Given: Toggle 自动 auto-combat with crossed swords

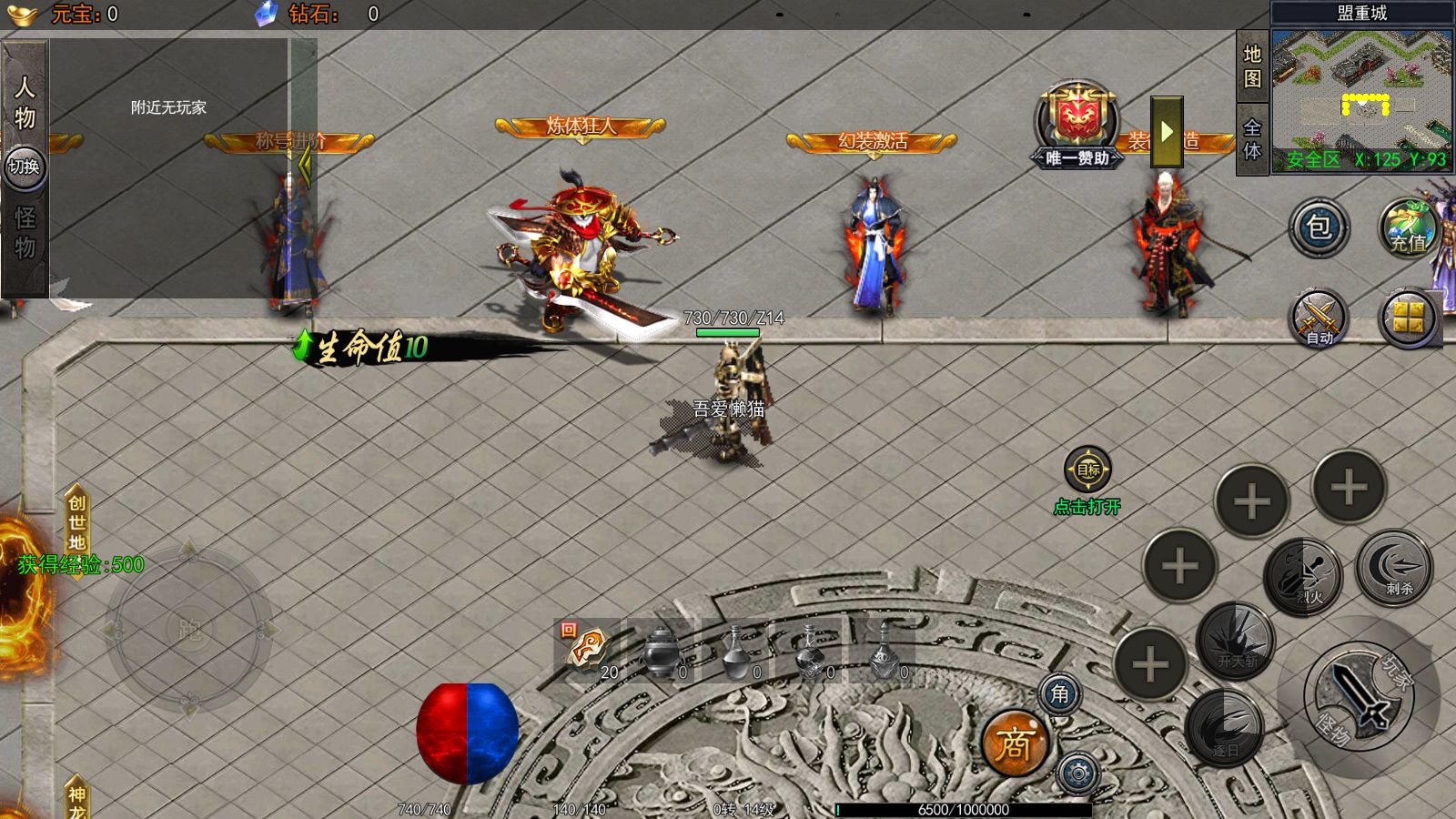Looking at the screenshot, I should 1319,318.
